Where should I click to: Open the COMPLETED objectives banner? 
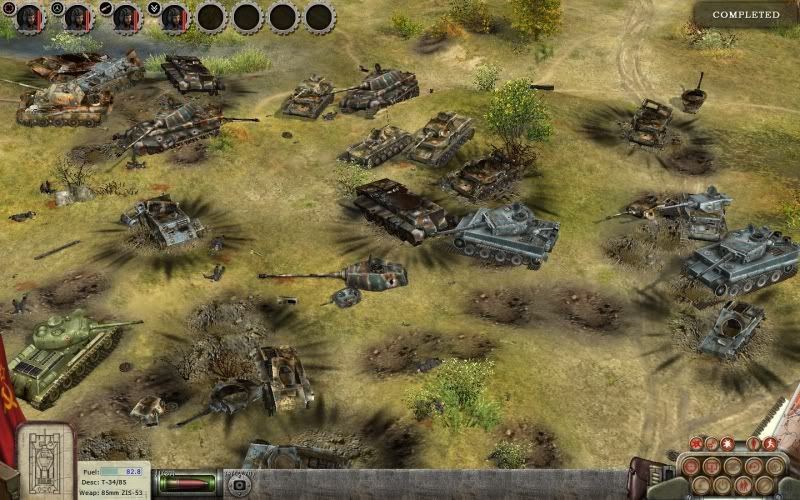coord(746,15)
